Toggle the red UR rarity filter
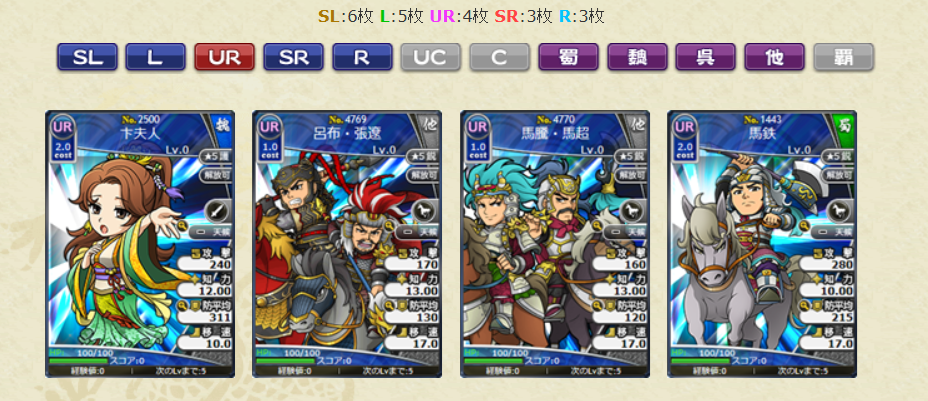Image resolution: width=928 pixels, height=401 pixels. tap(224, 57)
